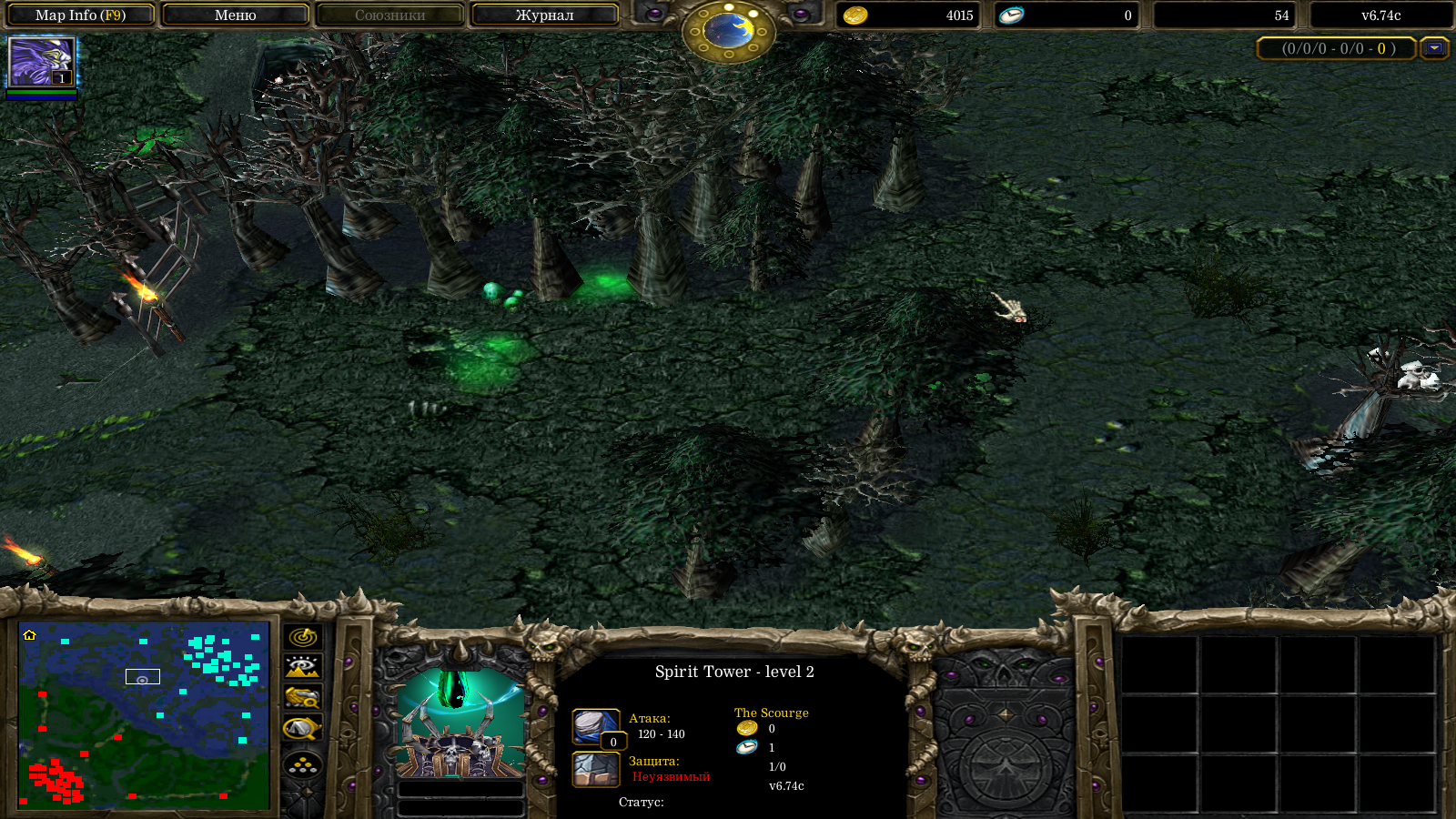This screenshot has height=819, width=1456.
Task: Toggle the formation movement button
Action: point(302,764)
